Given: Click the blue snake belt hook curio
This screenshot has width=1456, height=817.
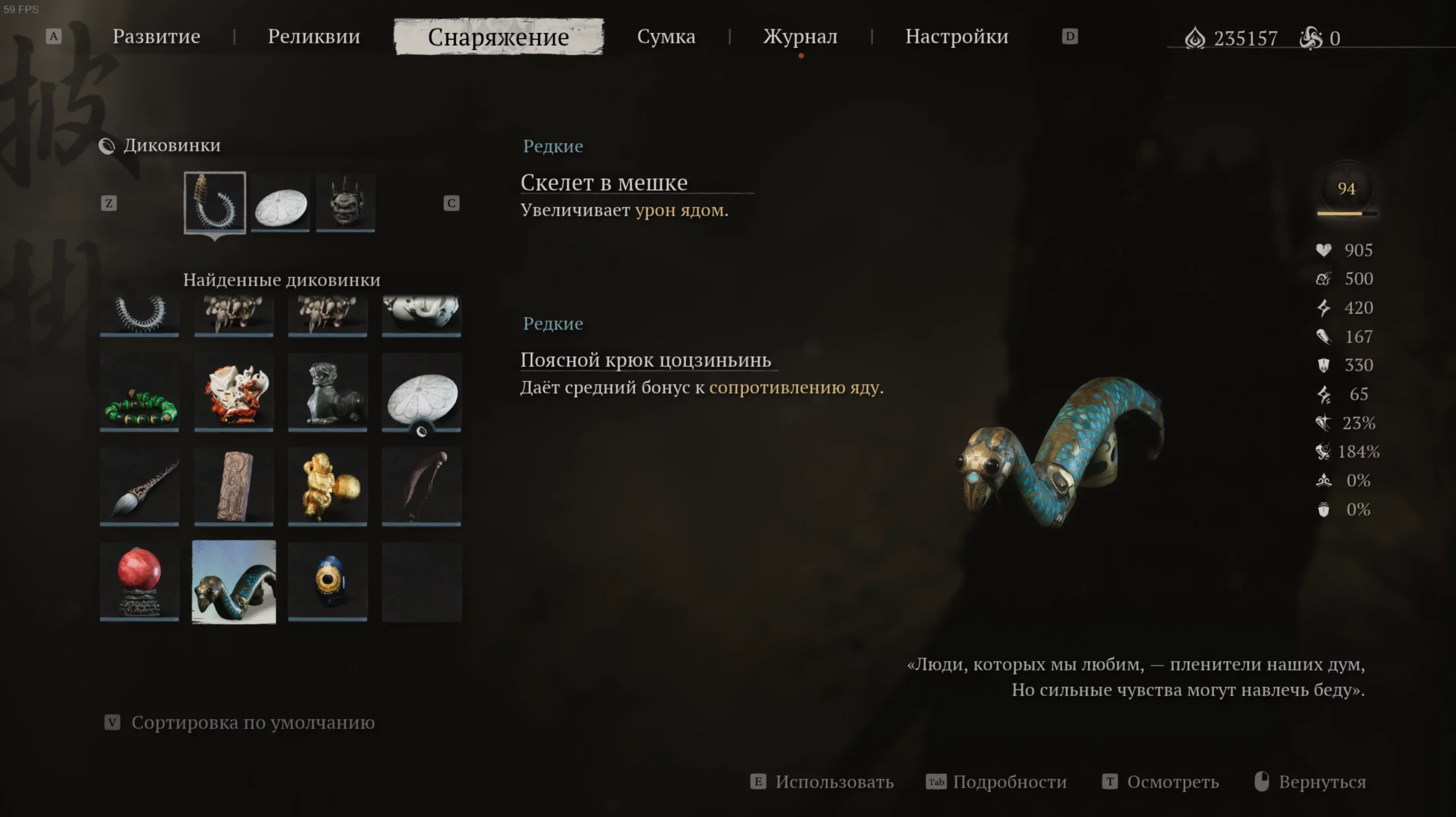Looking at the screenshot, I should [234, 582].
